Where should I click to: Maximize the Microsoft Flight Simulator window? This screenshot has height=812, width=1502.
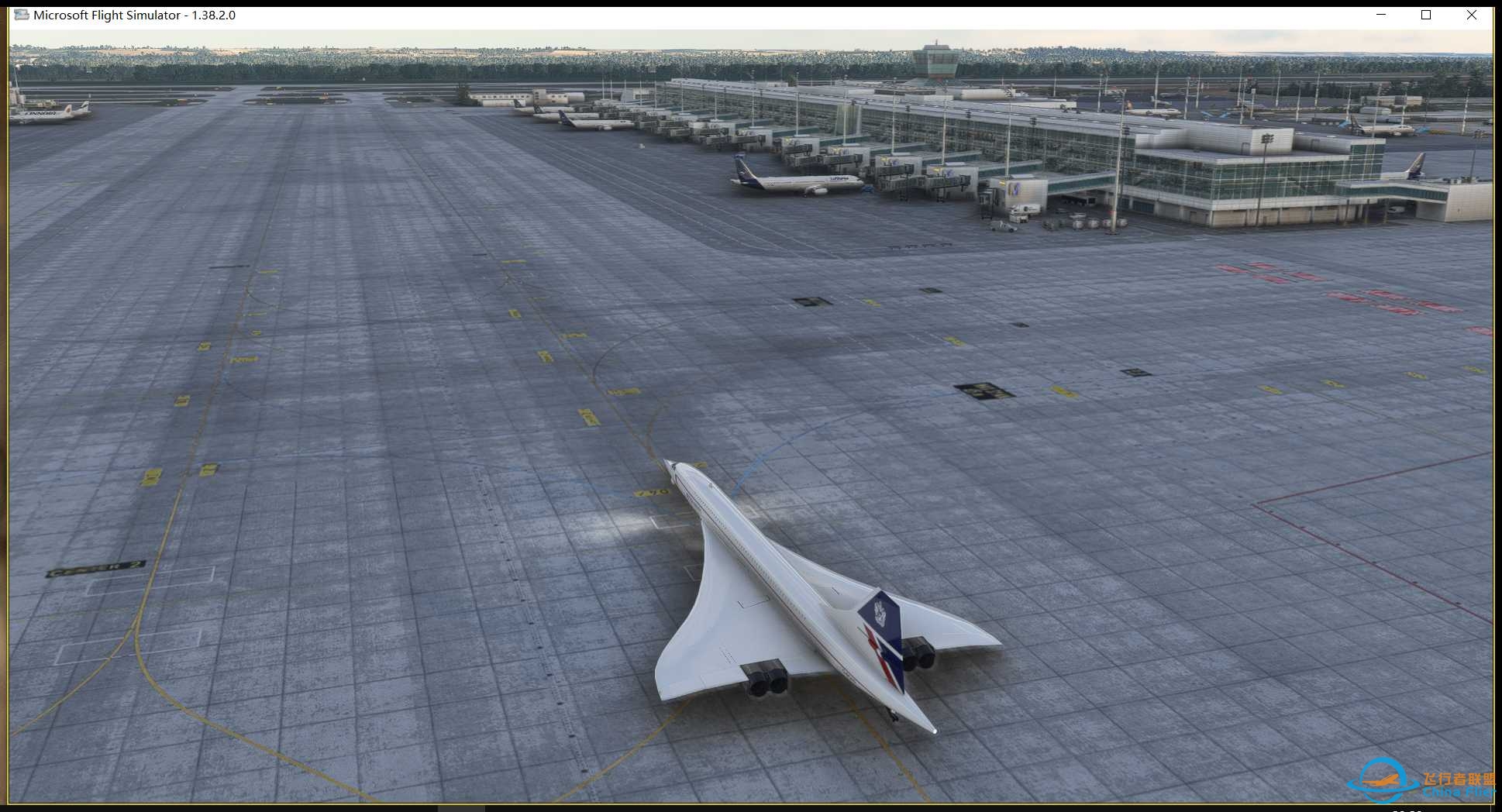1426,15
